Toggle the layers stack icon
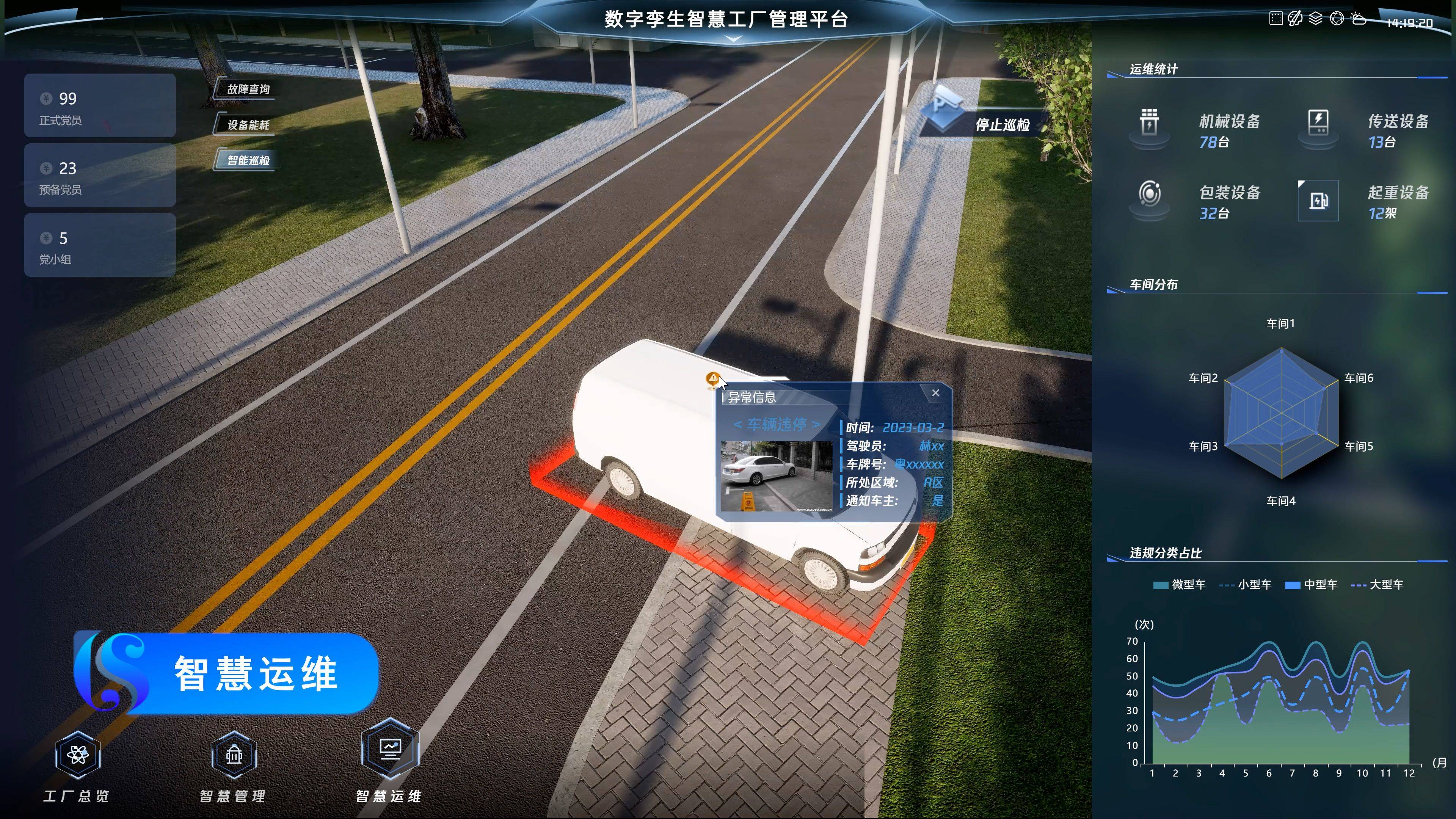This screenshot has width=1456, height=819. pyautogui.click(x=1316, y=19)
